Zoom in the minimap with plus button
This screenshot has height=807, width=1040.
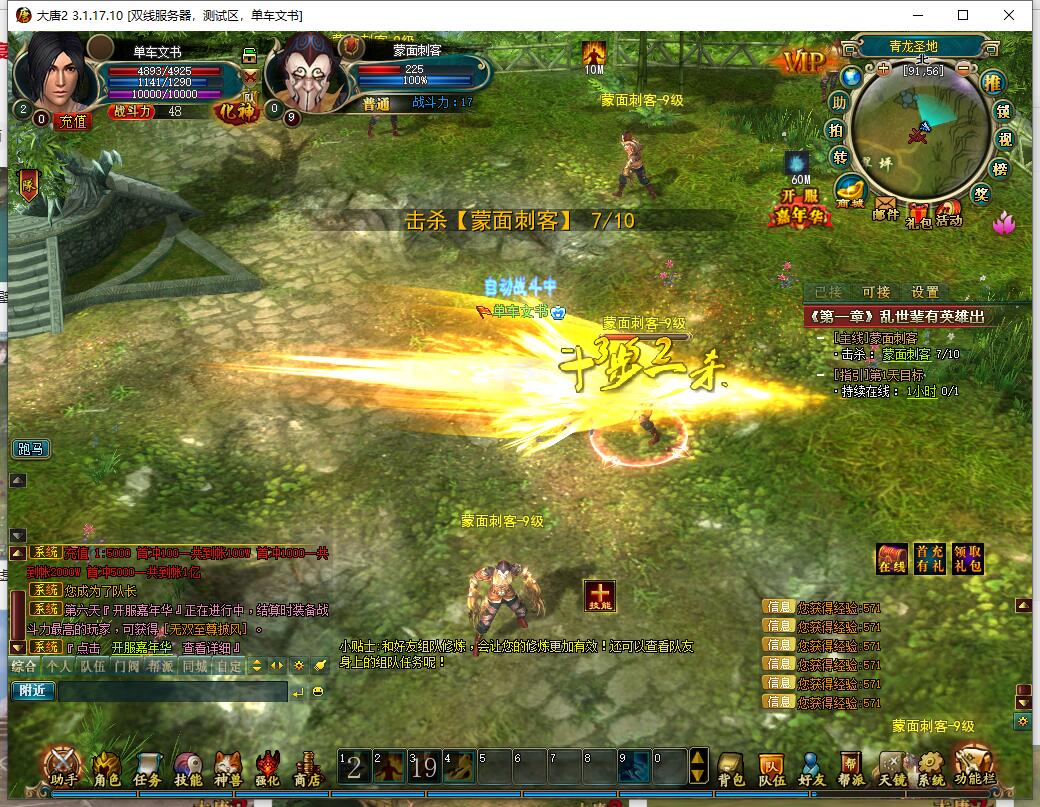(882, 69)
